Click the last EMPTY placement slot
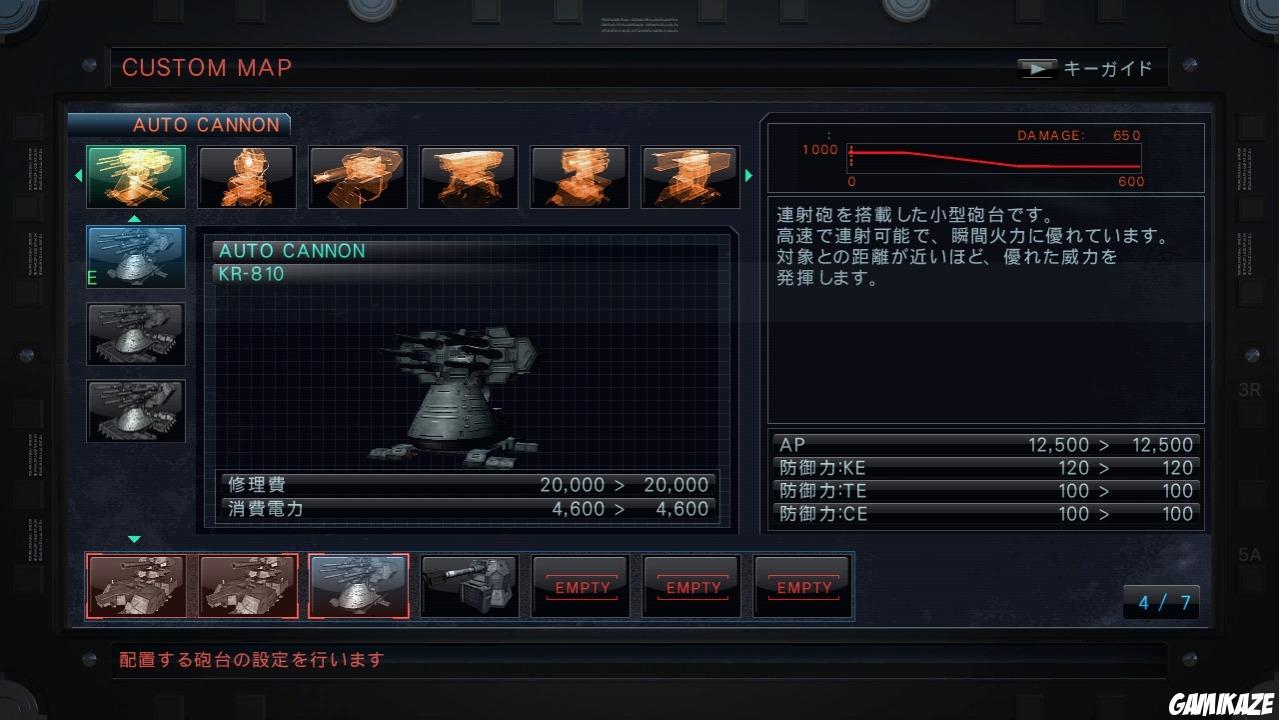This screenshot has width=1280, height=720. (x=803, y=586)
